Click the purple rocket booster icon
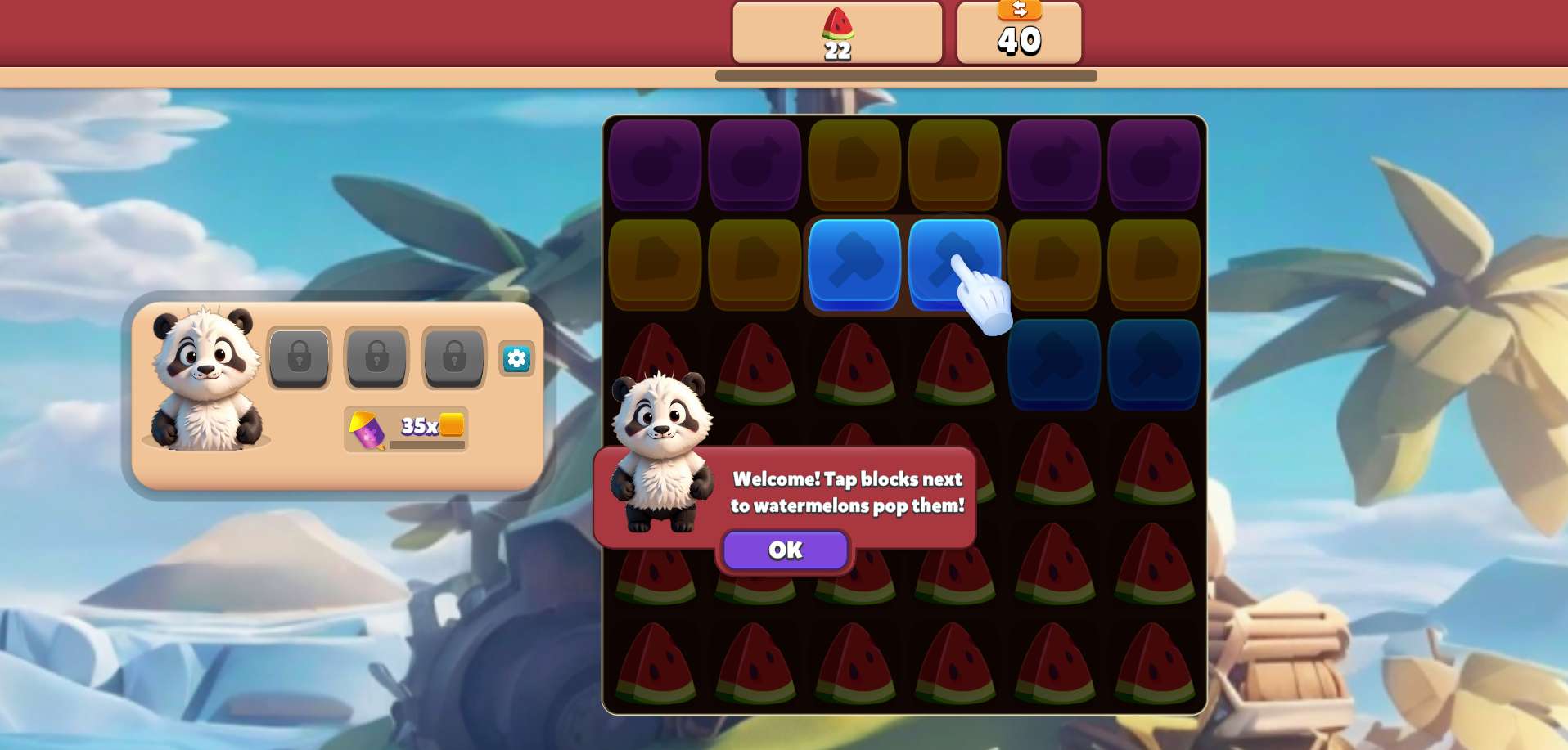Image resolution: width=1568 pixels, height=750 pixels. click(367, 429)
